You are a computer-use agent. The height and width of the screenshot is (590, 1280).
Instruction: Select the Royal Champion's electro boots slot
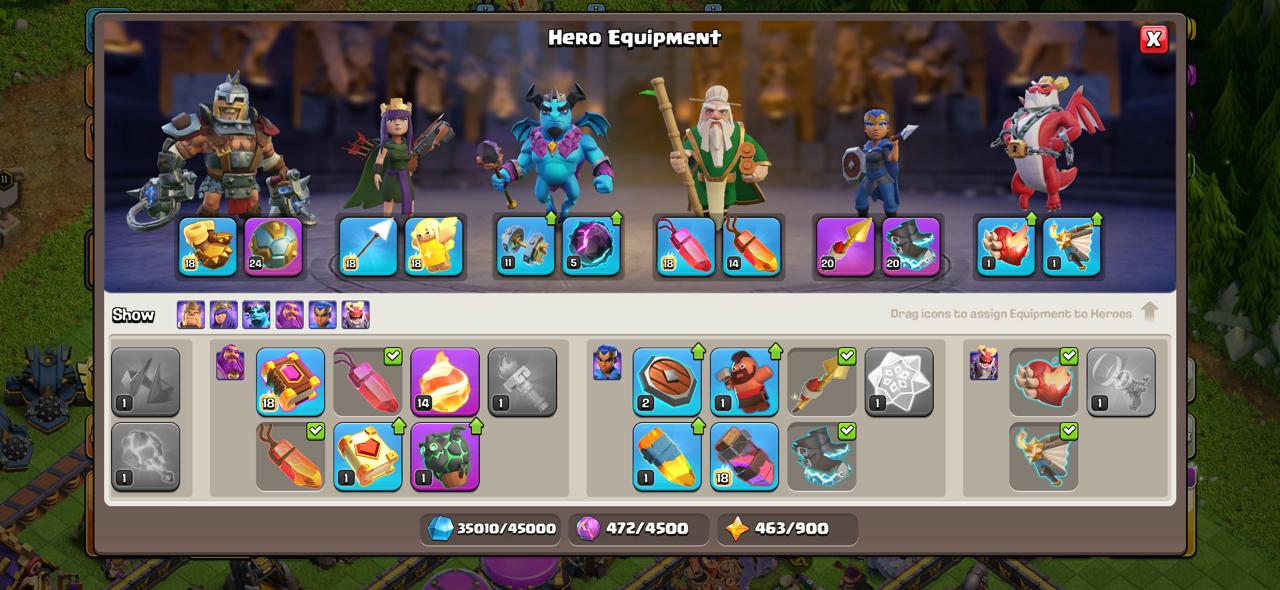tap(911, 246)
